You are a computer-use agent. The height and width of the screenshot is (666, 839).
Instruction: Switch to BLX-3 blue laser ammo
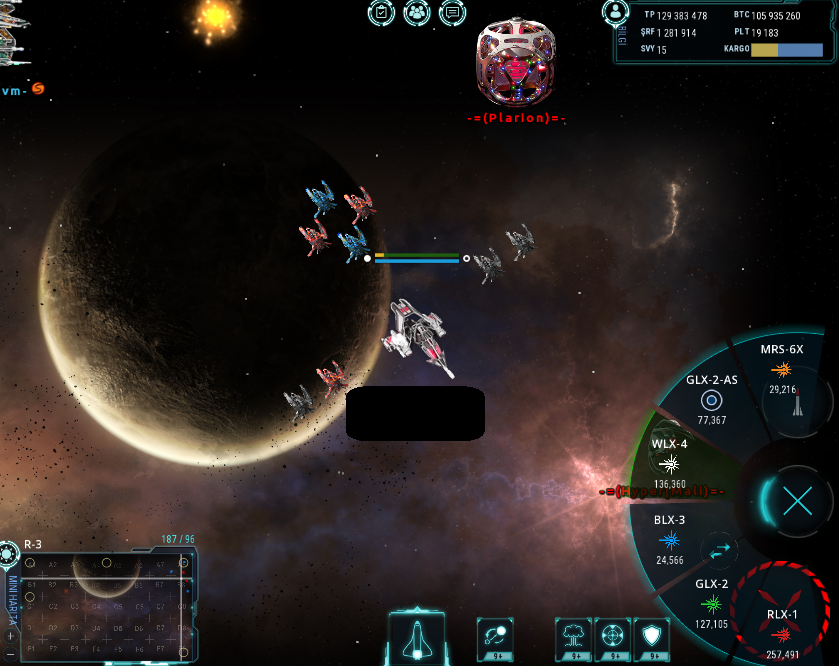pyautogui.click(x=669, y=540)
